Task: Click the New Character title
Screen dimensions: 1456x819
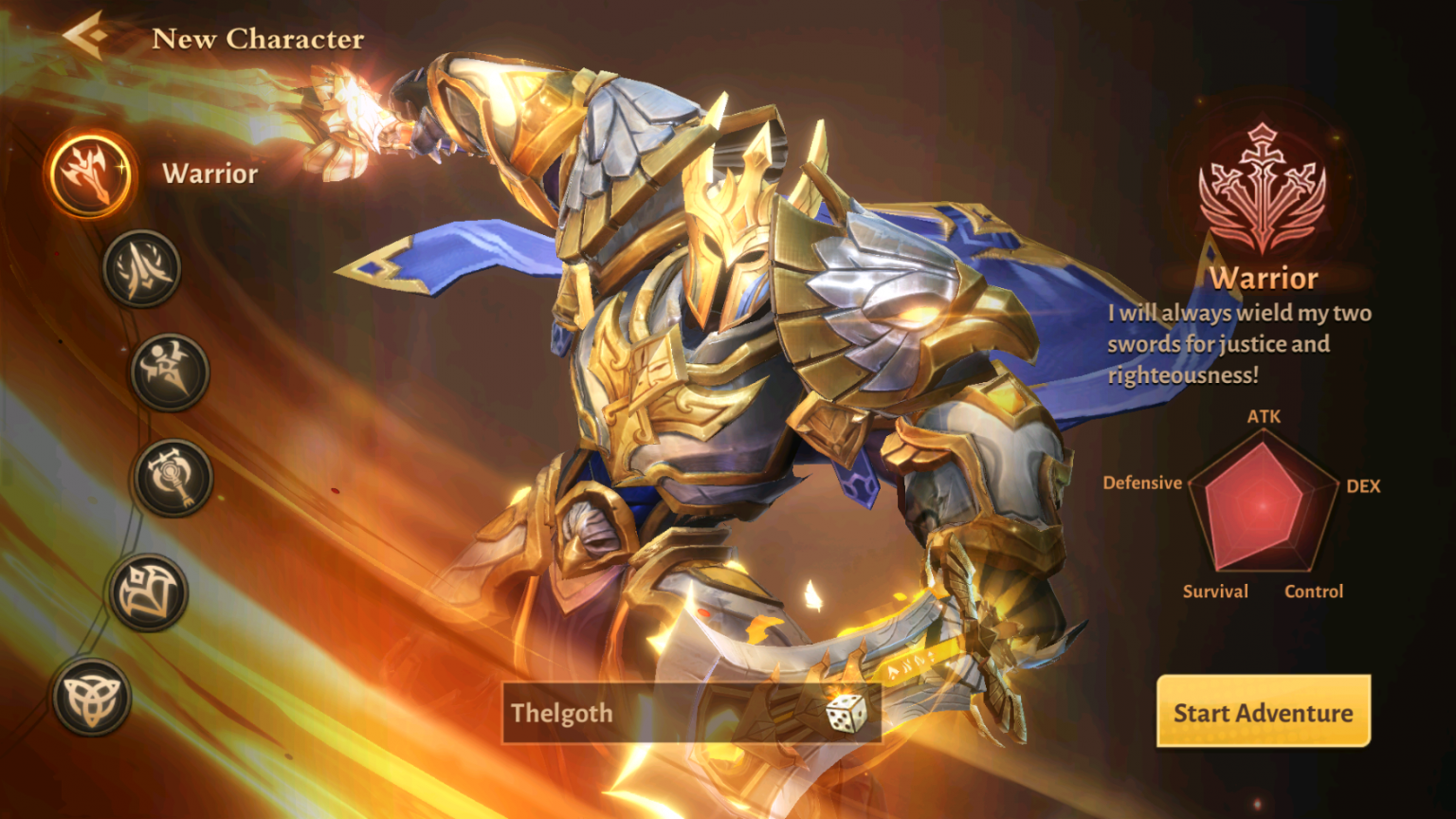Action: (258, 38)
